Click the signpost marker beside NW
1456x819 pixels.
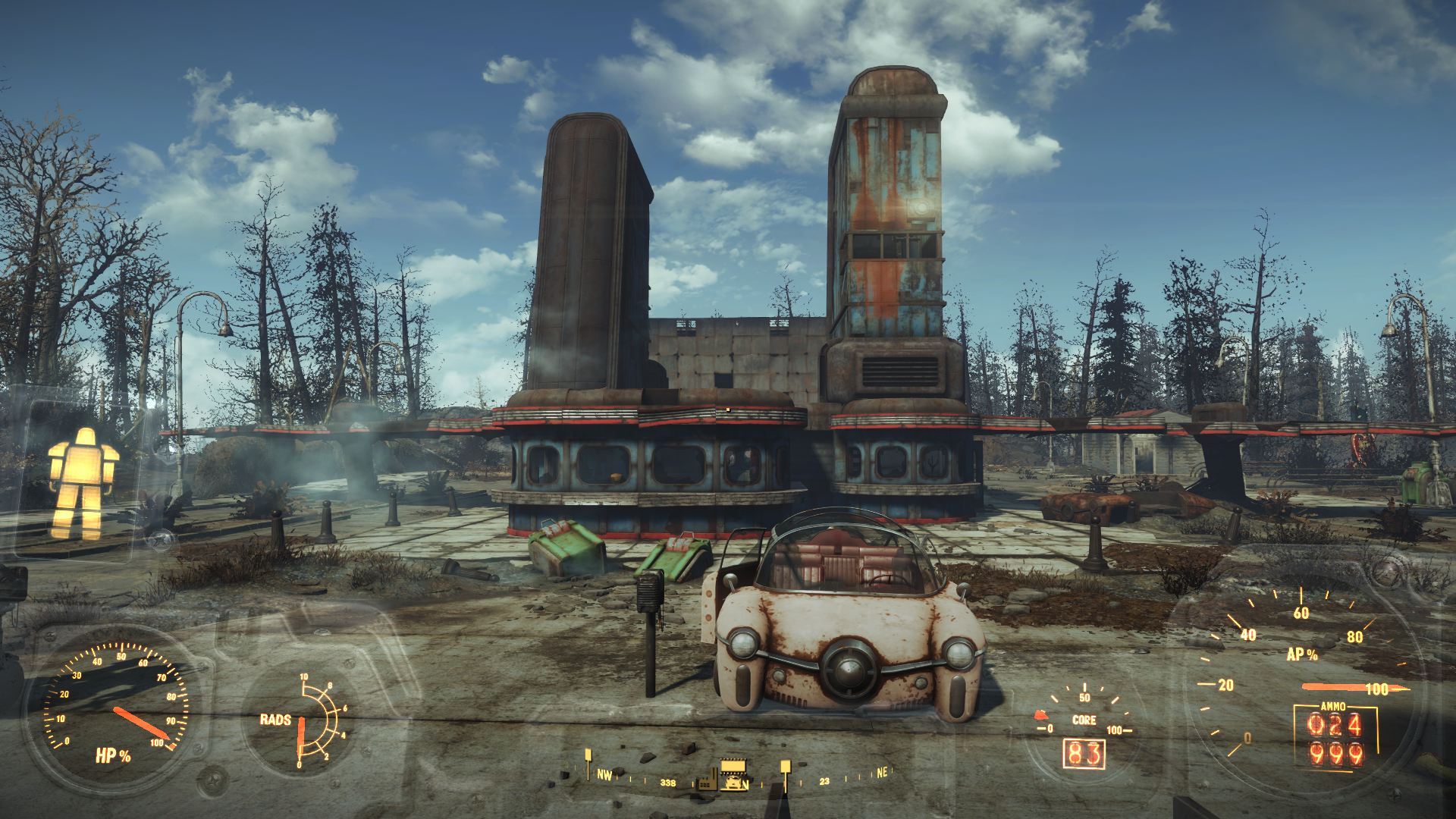(588, 761)
